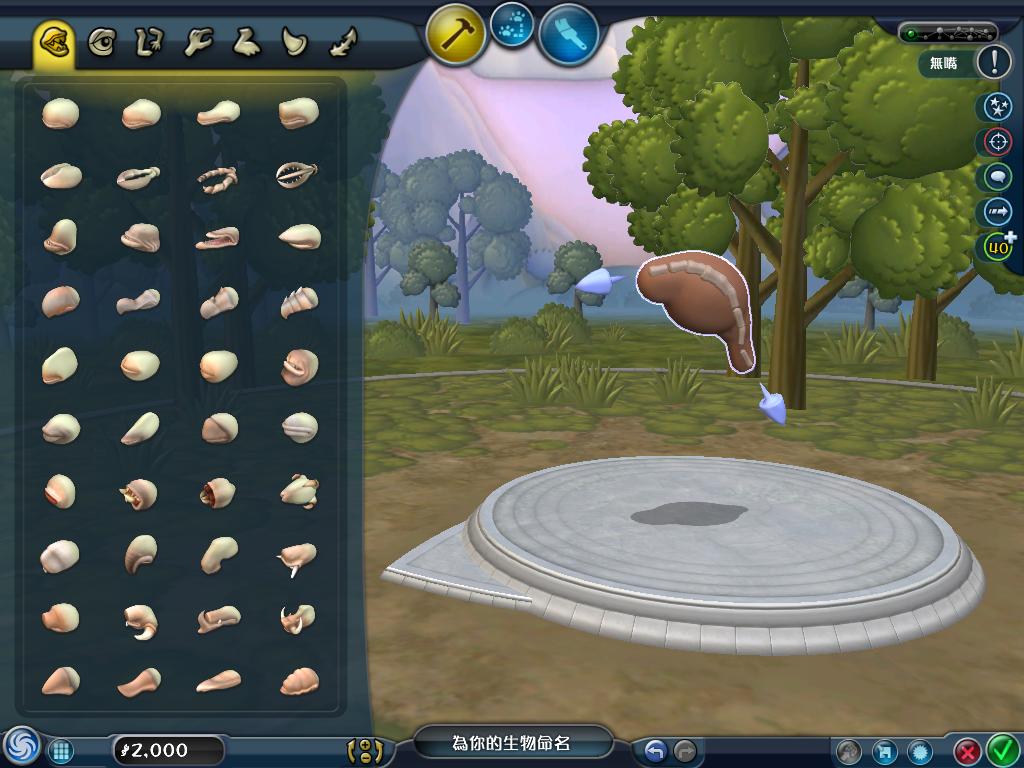Open the spiked-arrow details parts tab

click(x=343, y=43)
